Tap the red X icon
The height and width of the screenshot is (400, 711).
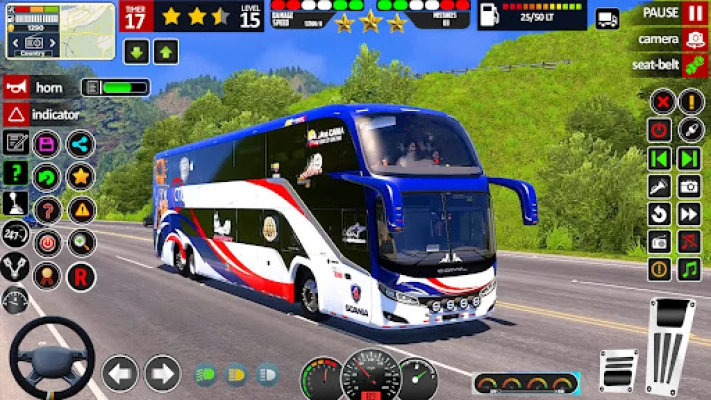pos(659,101)
